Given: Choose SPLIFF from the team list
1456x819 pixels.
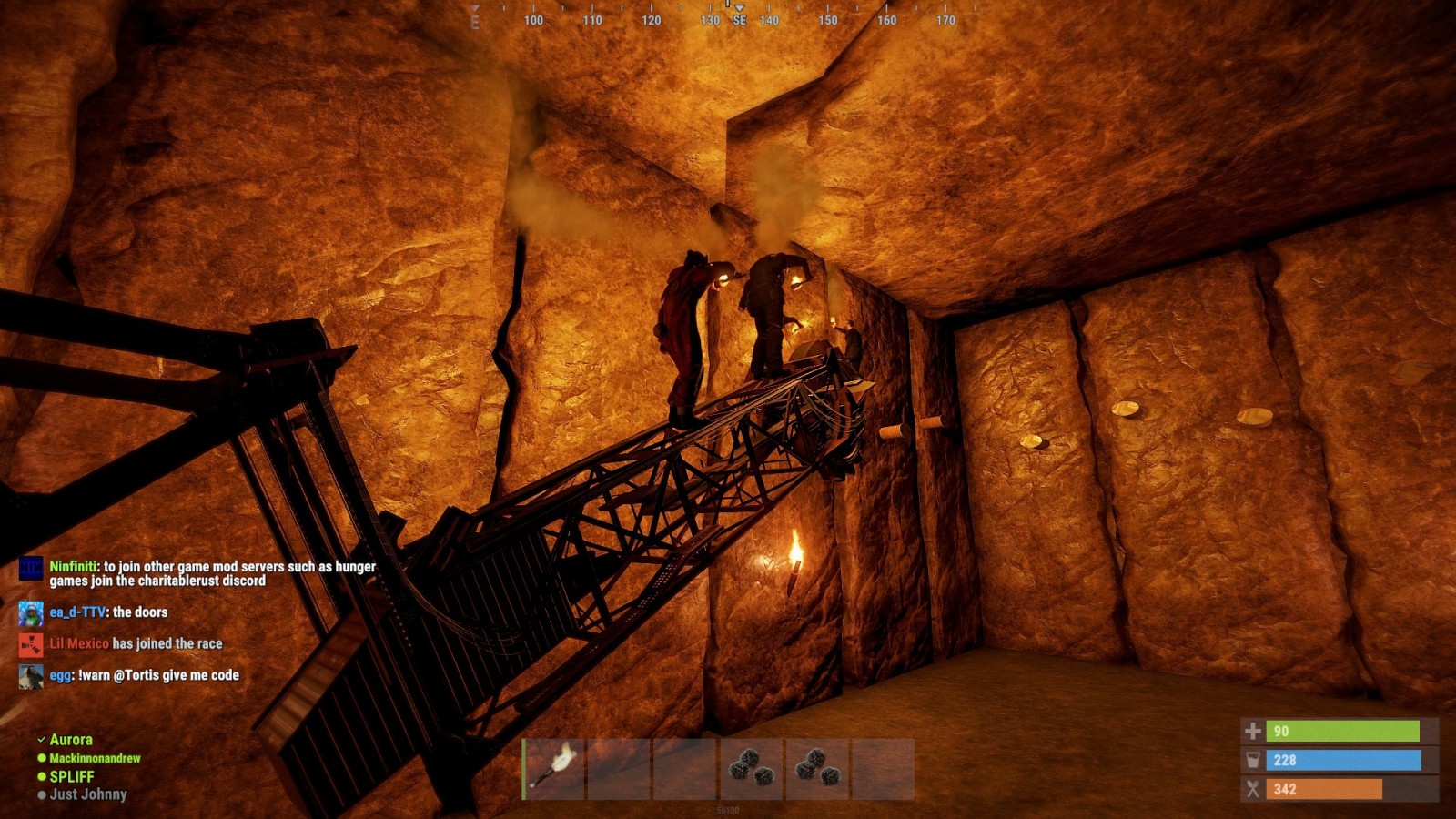Looking at the screenshot, I should [x=71, y=776].
